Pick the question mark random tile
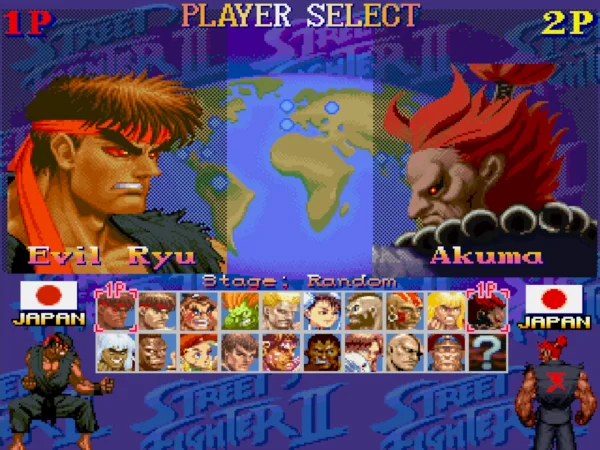 click(487, 352)
